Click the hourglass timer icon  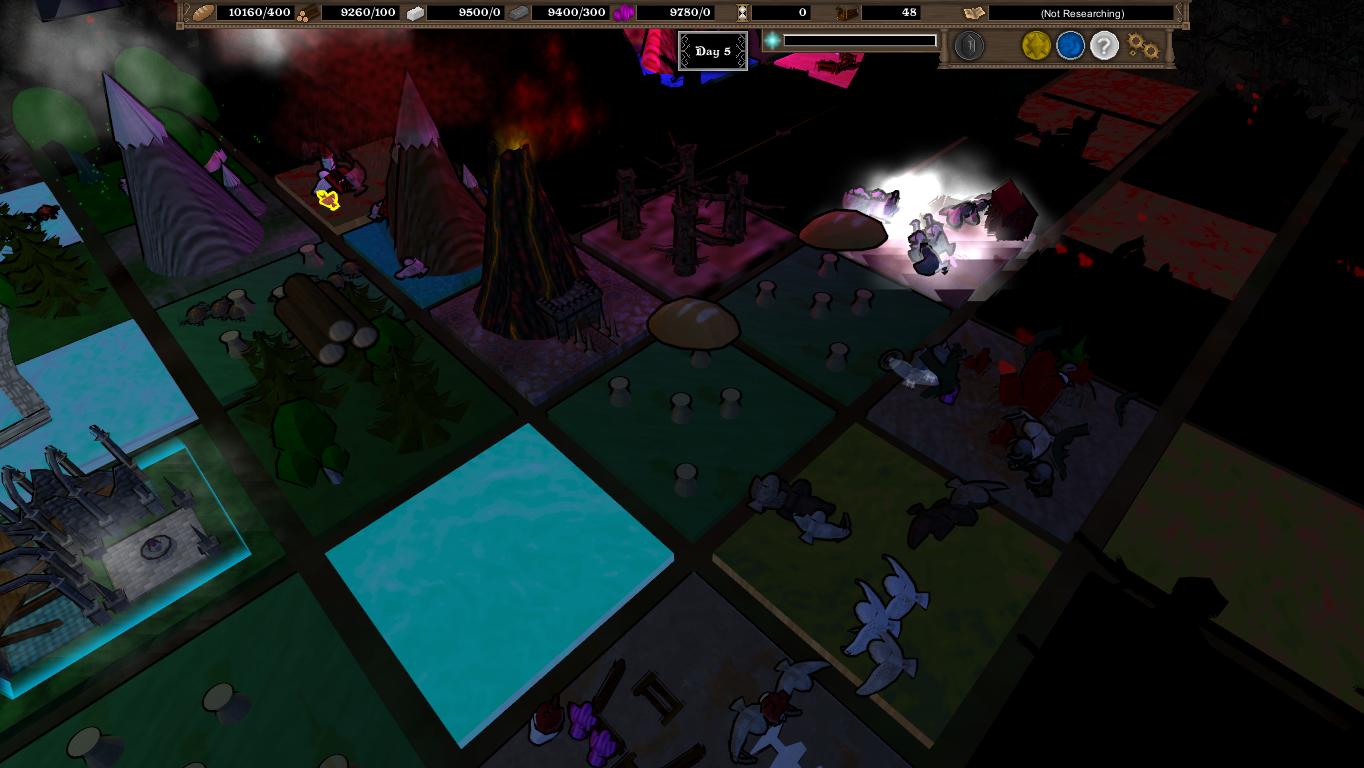[743, 13]
